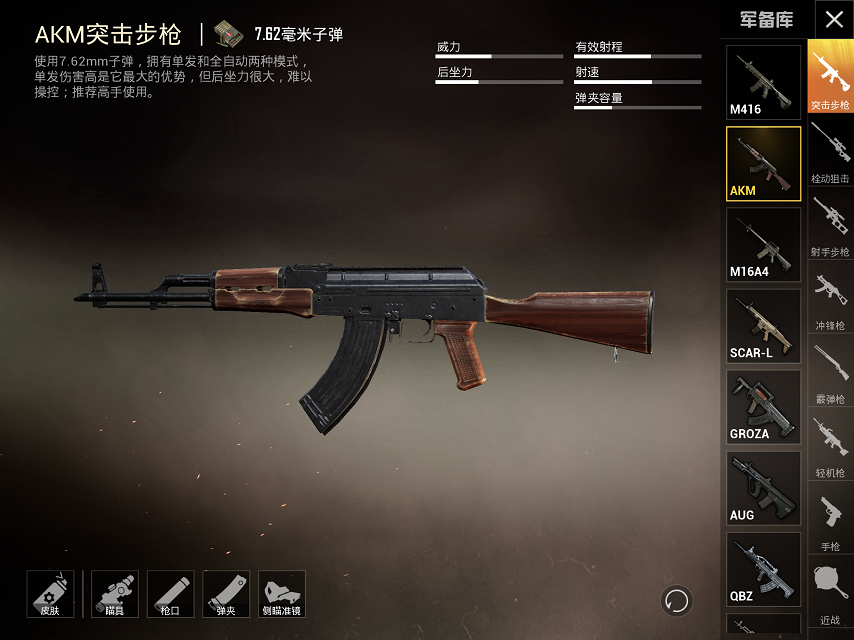Choose the AKM weapon tile
The height and width of the screenshot is (640, 854).
[x=763, y=164]
